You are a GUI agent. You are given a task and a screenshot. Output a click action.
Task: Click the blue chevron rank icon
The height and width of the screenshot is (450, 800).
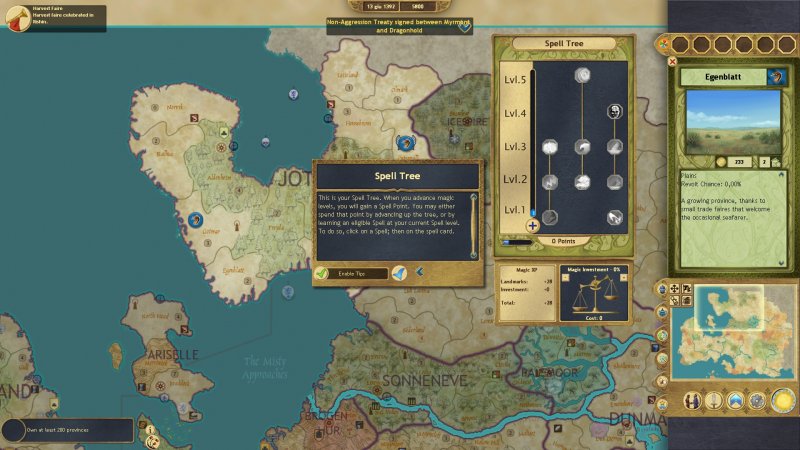point(737,401)
